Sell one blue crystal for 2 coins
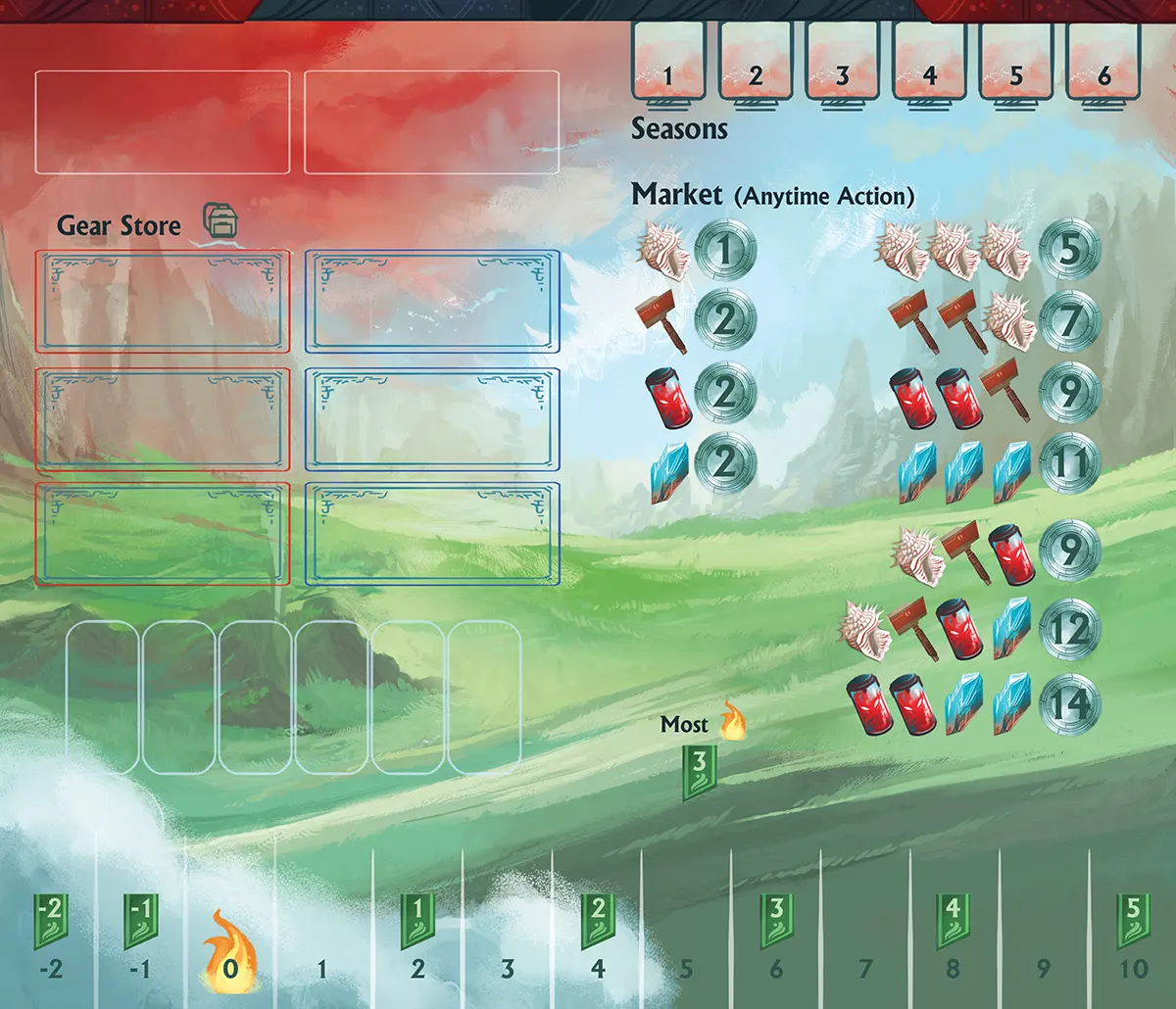Screen dimensions: 1176x1009 click(x=725, y=462)
